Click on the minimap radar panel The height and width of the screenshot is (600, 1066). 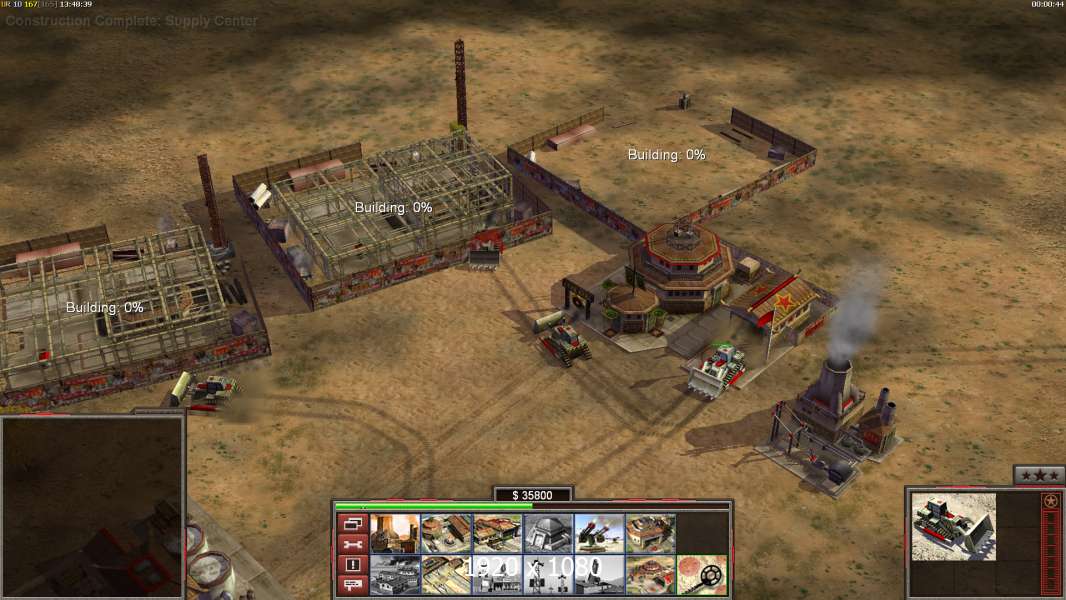(x=92, y=507)
